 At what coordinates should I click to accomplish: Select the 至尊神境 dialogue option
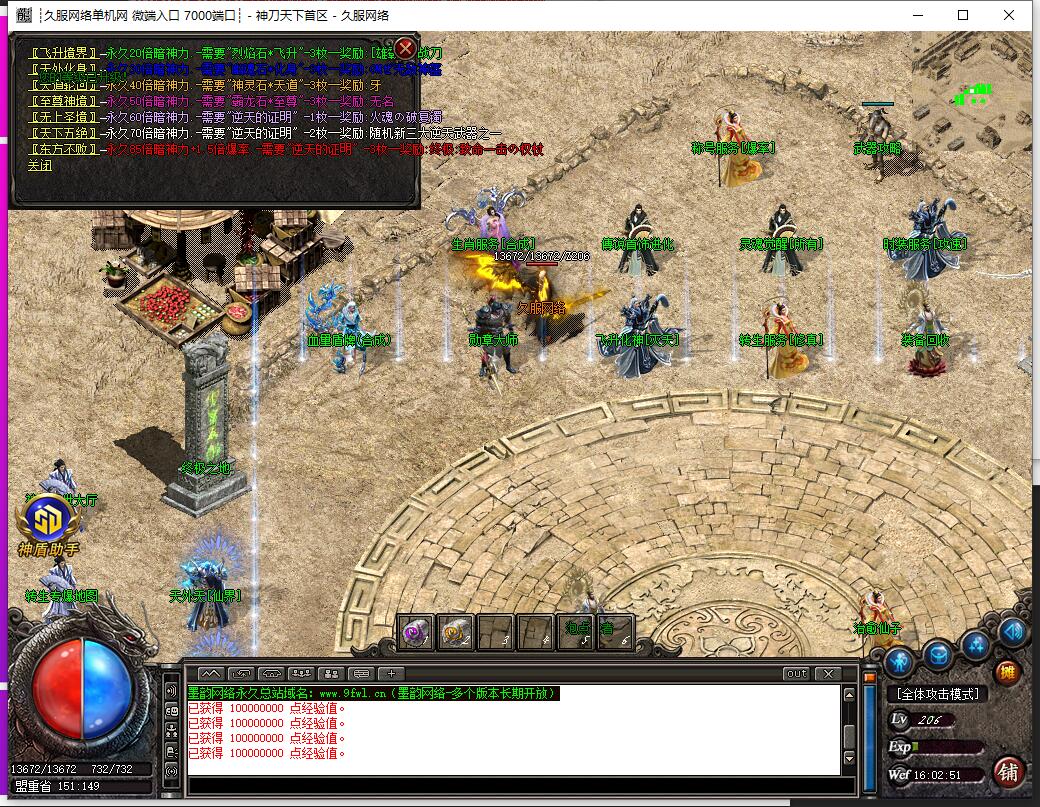(65, 101)
